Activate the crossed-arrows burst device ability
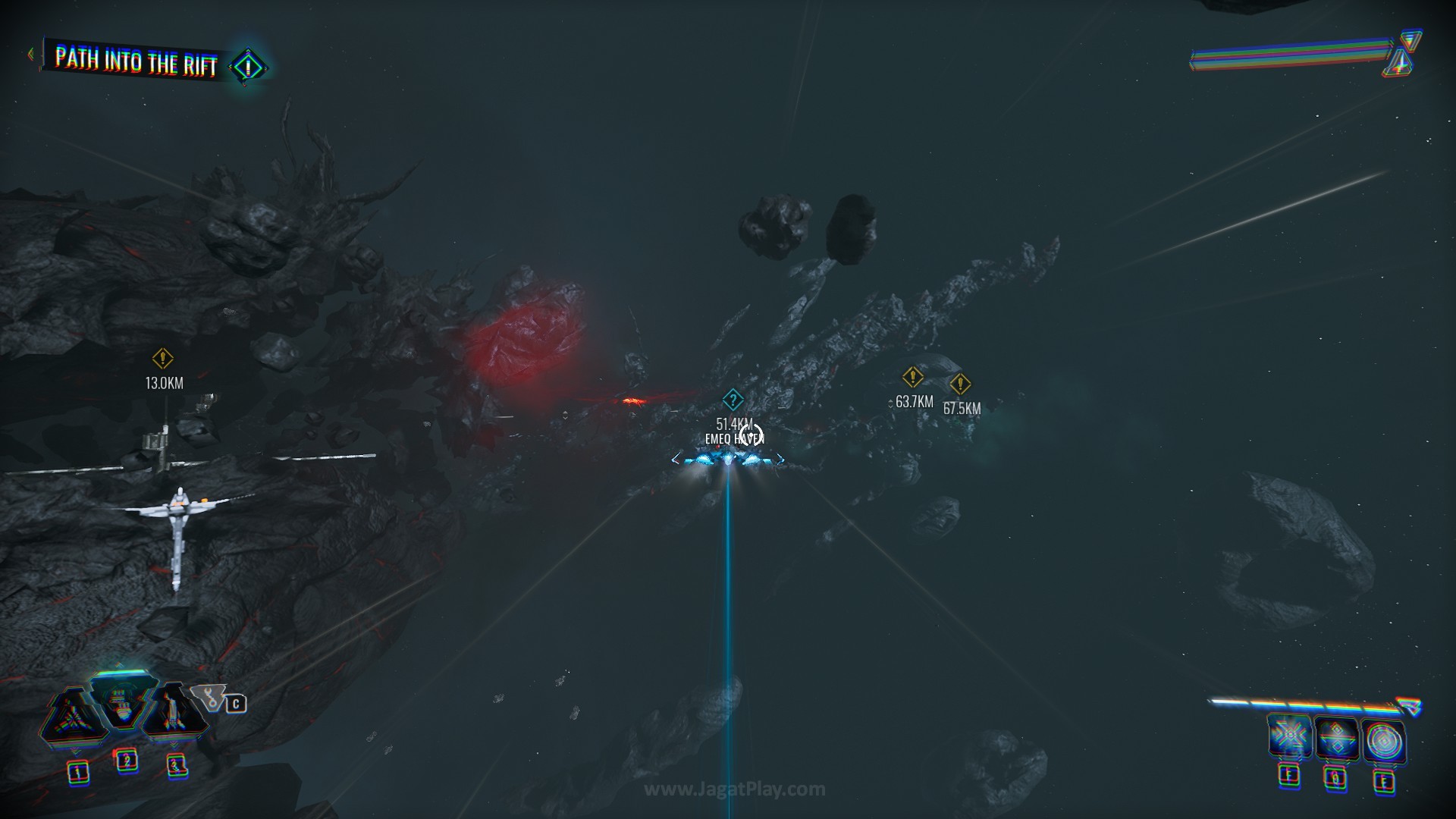Viewport: 1456px width, 819px height. (1288, 738)
